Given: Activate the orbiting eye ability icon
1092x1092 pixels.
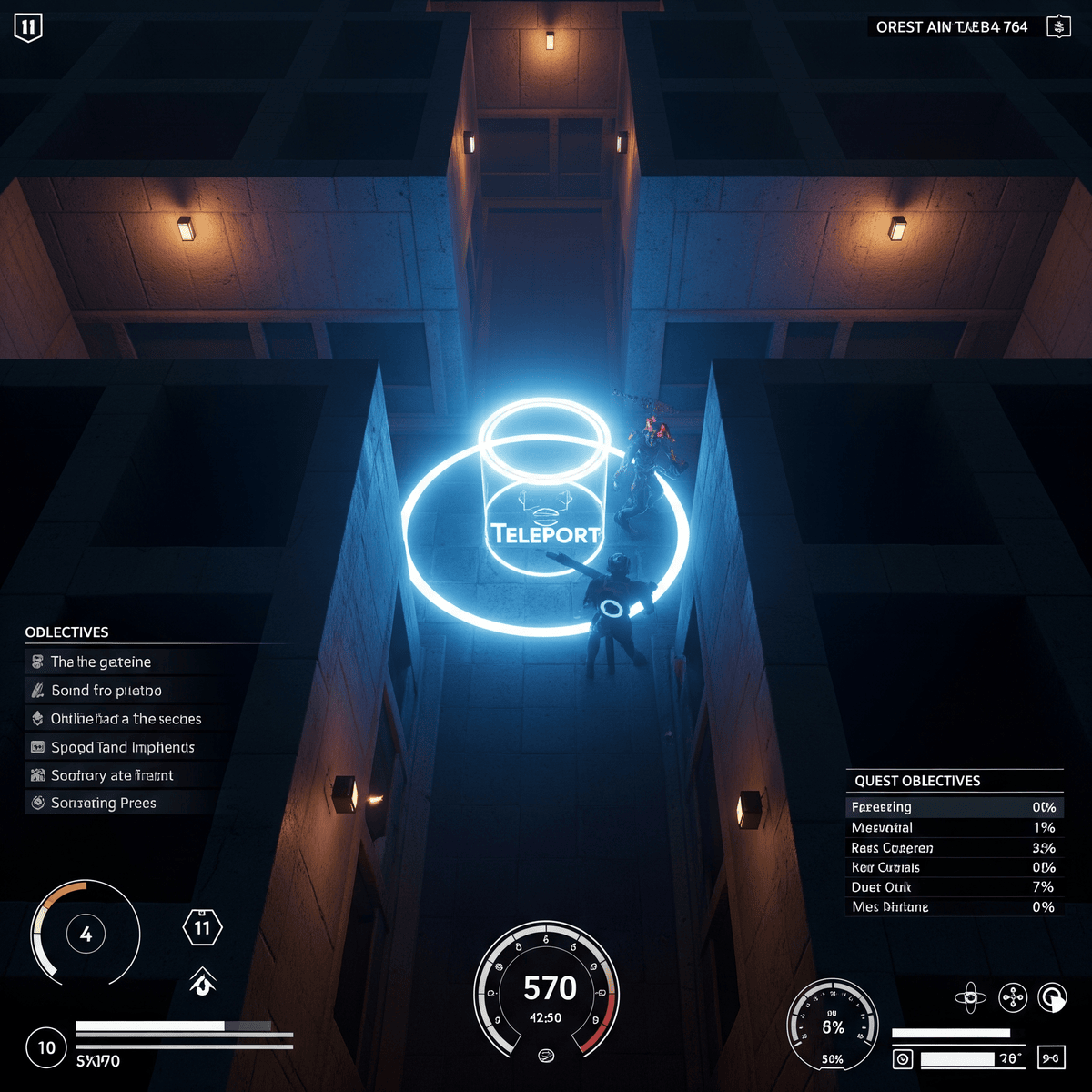Looking at the screenshot, I should pyautogui.click(x=970, y=997).
